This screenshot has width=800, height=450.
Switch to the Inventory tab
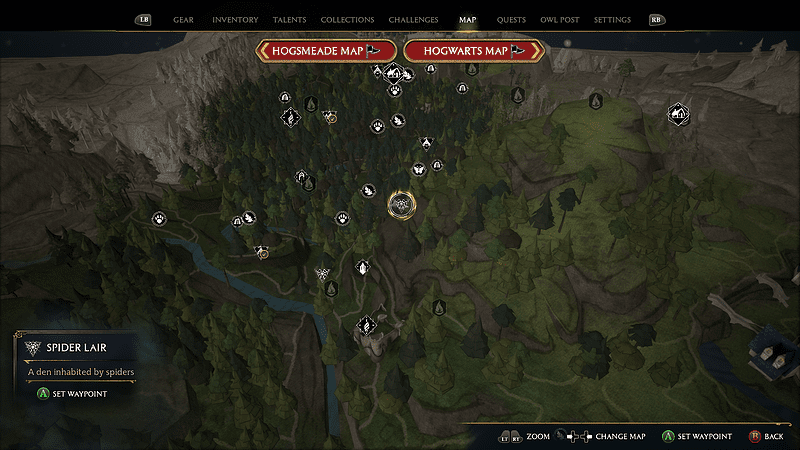[235, 20]
